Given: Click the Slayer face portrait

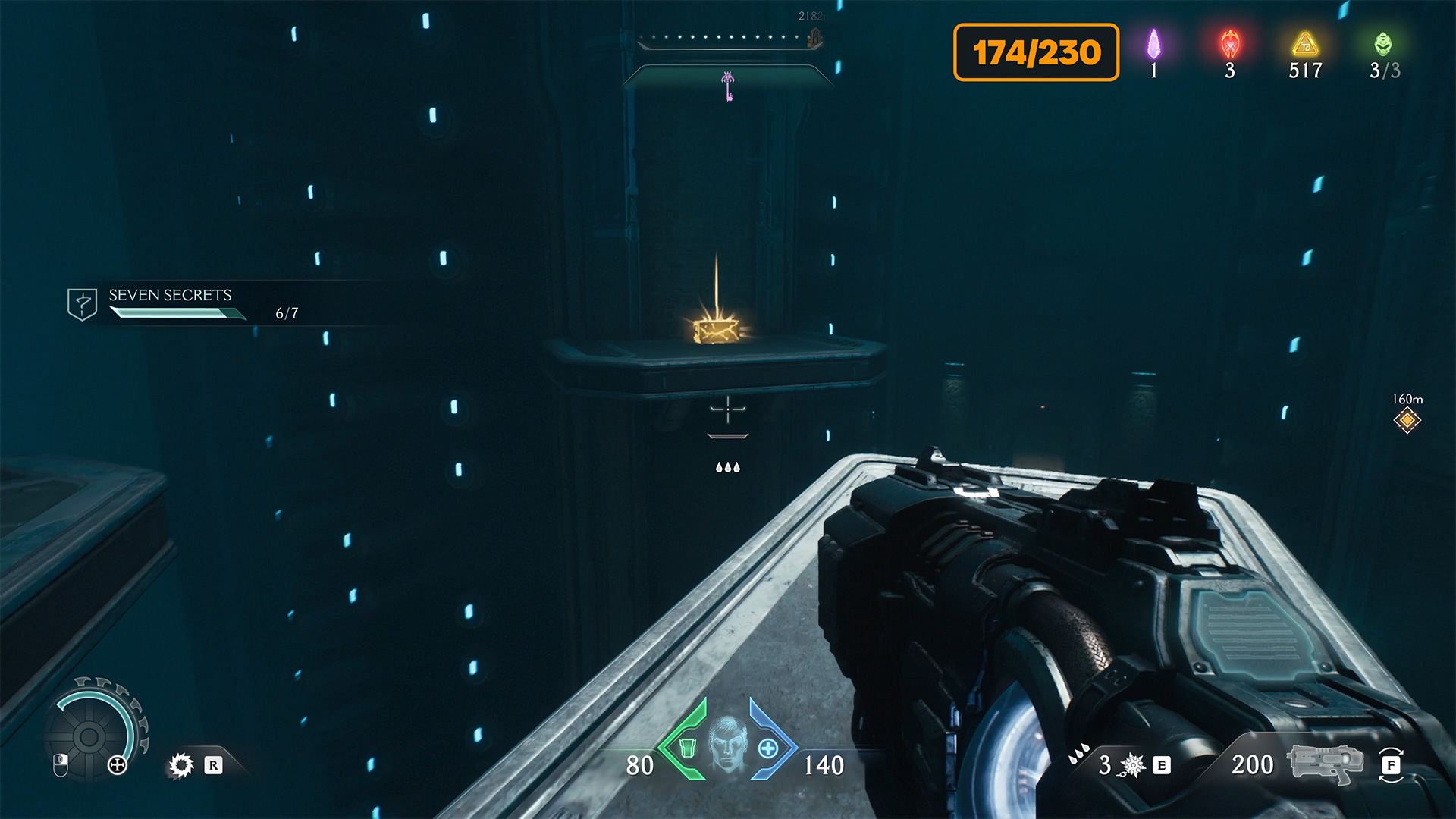Looking at the screenshot, I should click(x=727, y=745).
